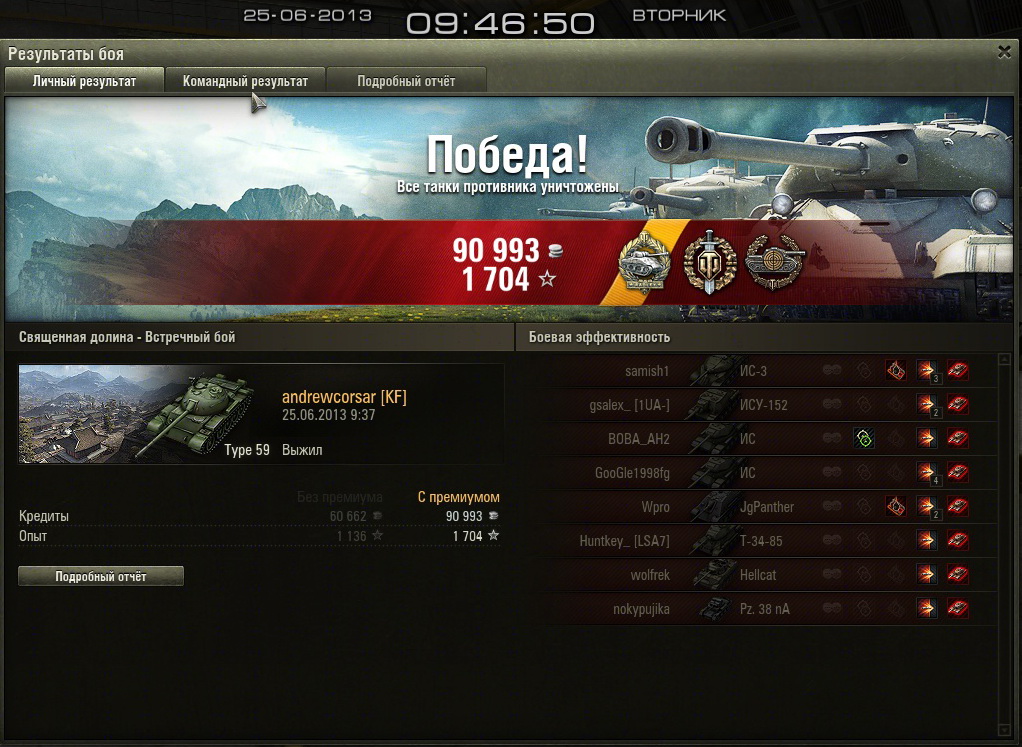Switch to the Личный результат tab

84,81
